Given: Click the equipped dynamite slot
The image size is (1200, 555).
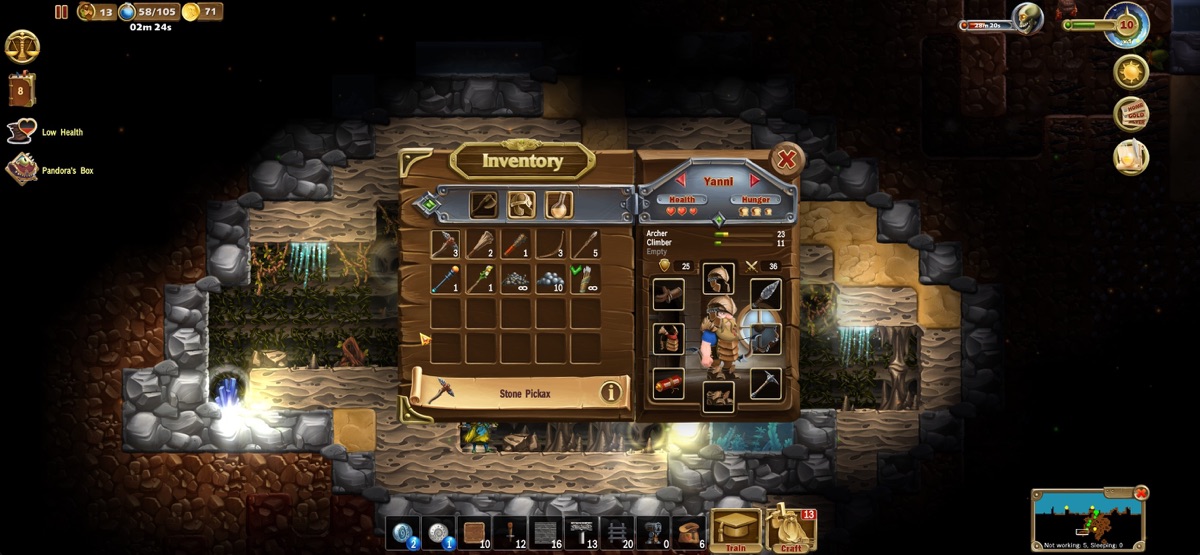Looking at the screenshot, I should tap(668, 383).
